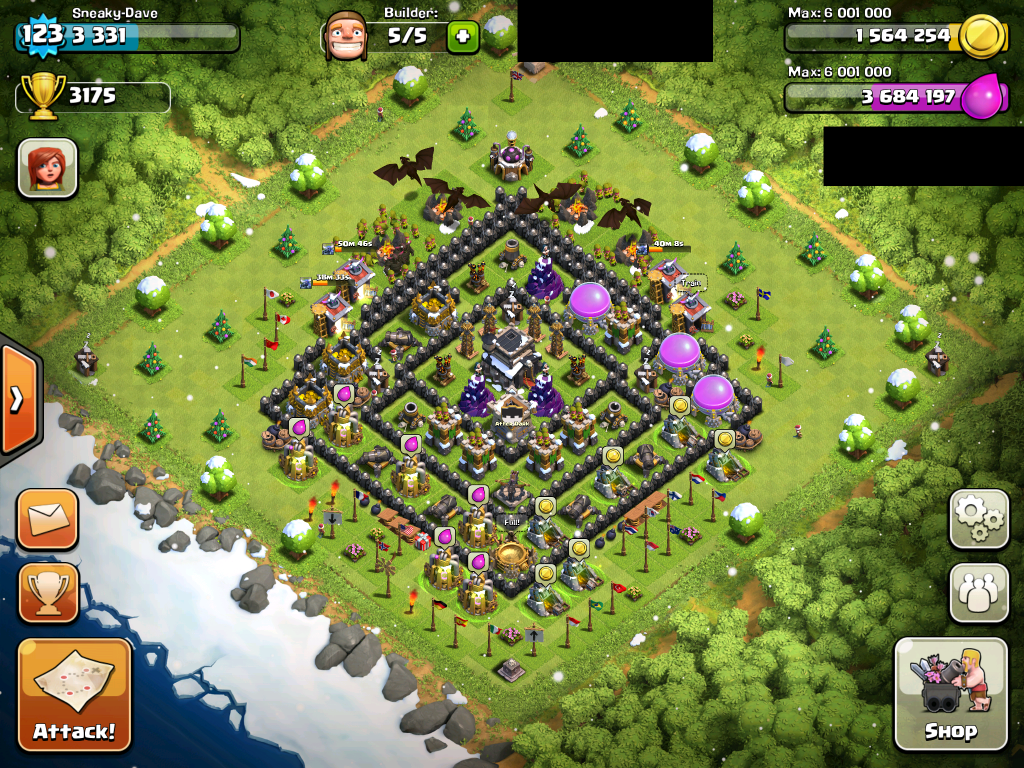1024x768 pixels.
Task: Open the level 123 player profile badge
Action: tap(41, 35)
